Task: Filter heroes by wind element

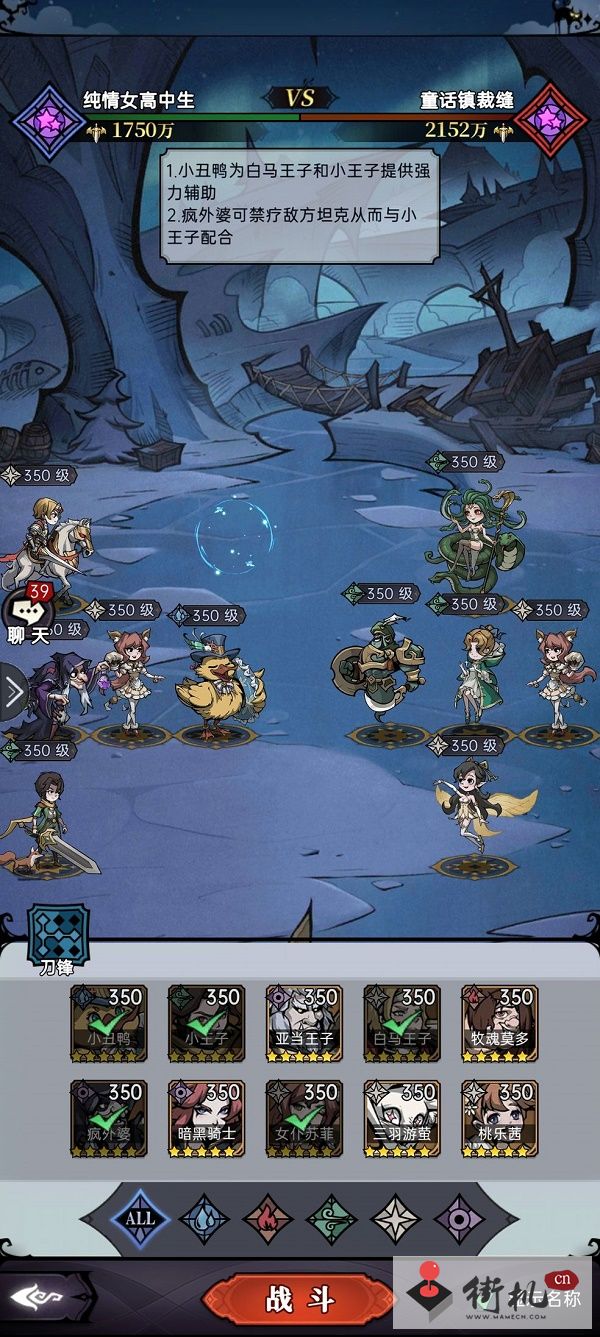Action: 332,1219
